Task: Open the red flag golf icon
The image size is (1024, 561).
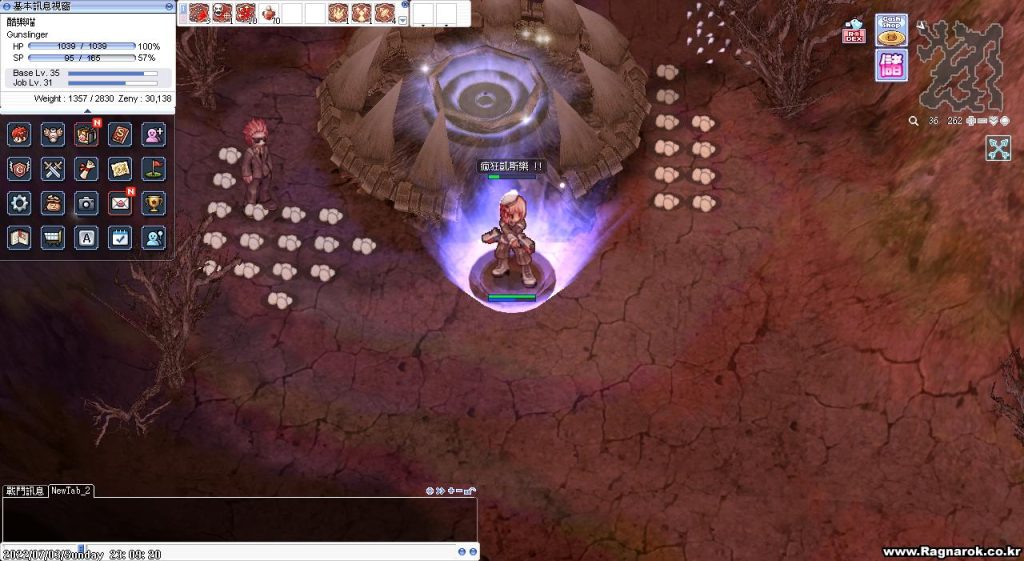Action: [x=154, y=169]
